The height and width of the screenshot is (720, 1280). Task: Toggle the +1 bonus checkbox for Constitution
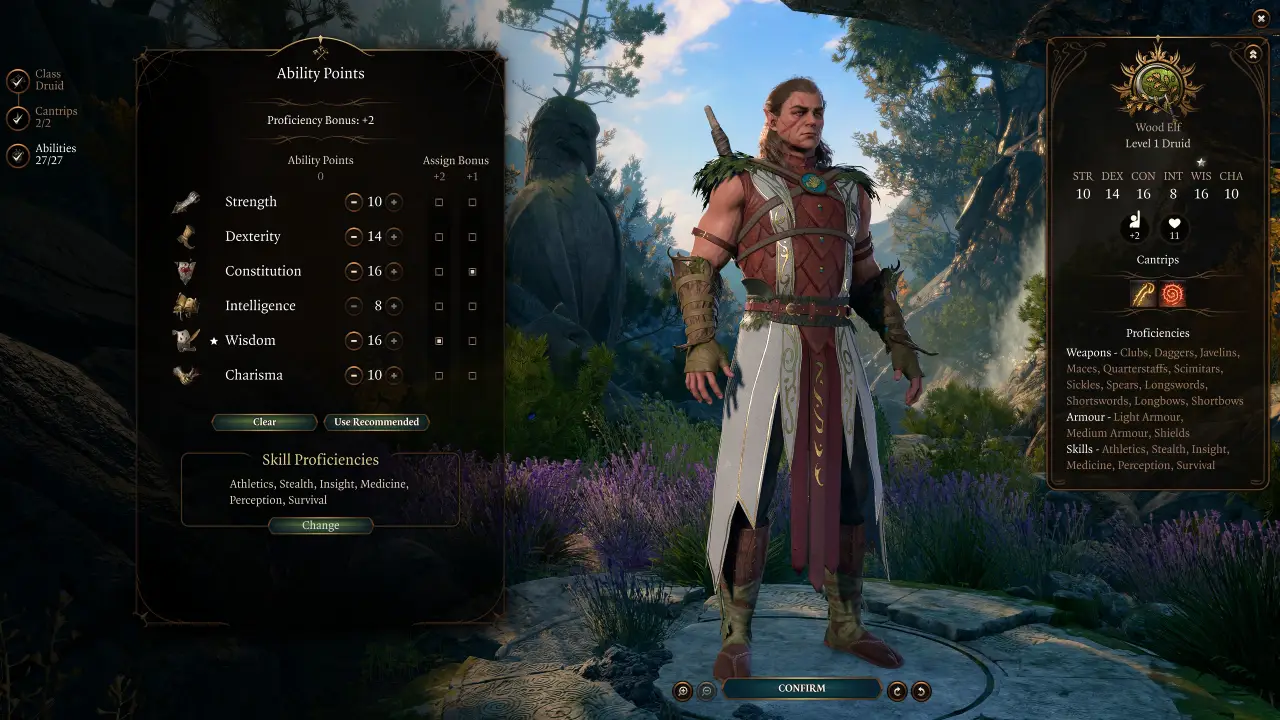point(472,270)
